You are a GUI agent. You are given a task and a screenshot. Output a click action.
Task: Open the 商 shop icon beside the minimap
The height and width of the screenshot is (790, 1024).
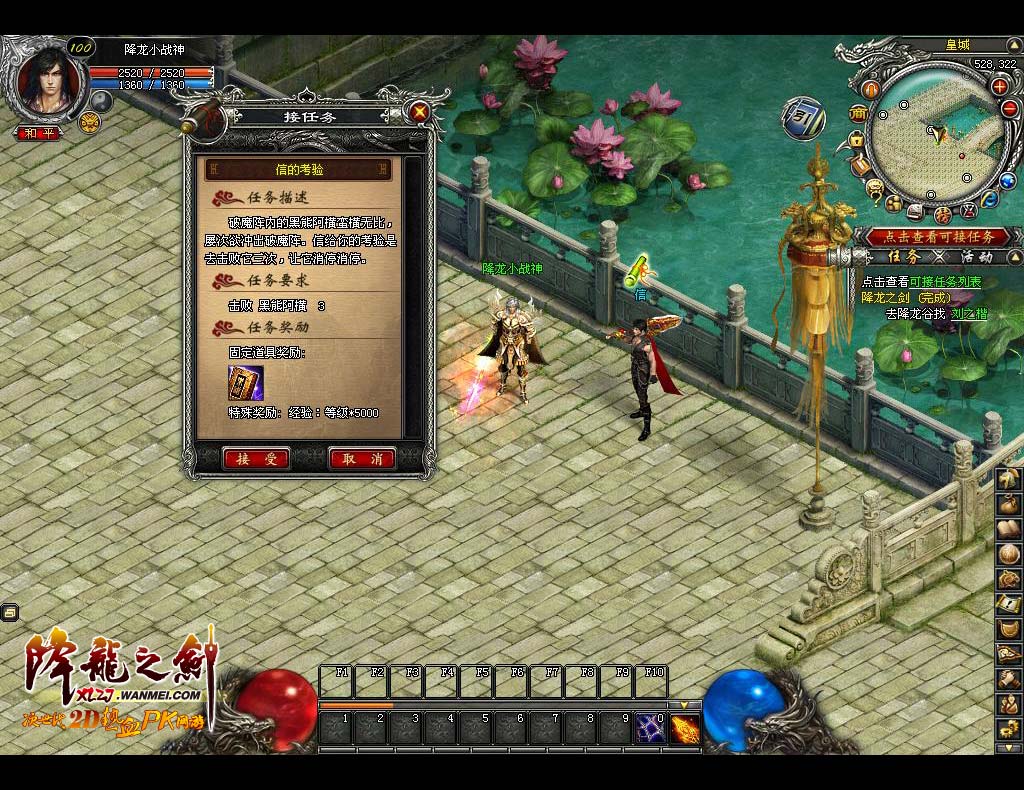tap(857, 112)
